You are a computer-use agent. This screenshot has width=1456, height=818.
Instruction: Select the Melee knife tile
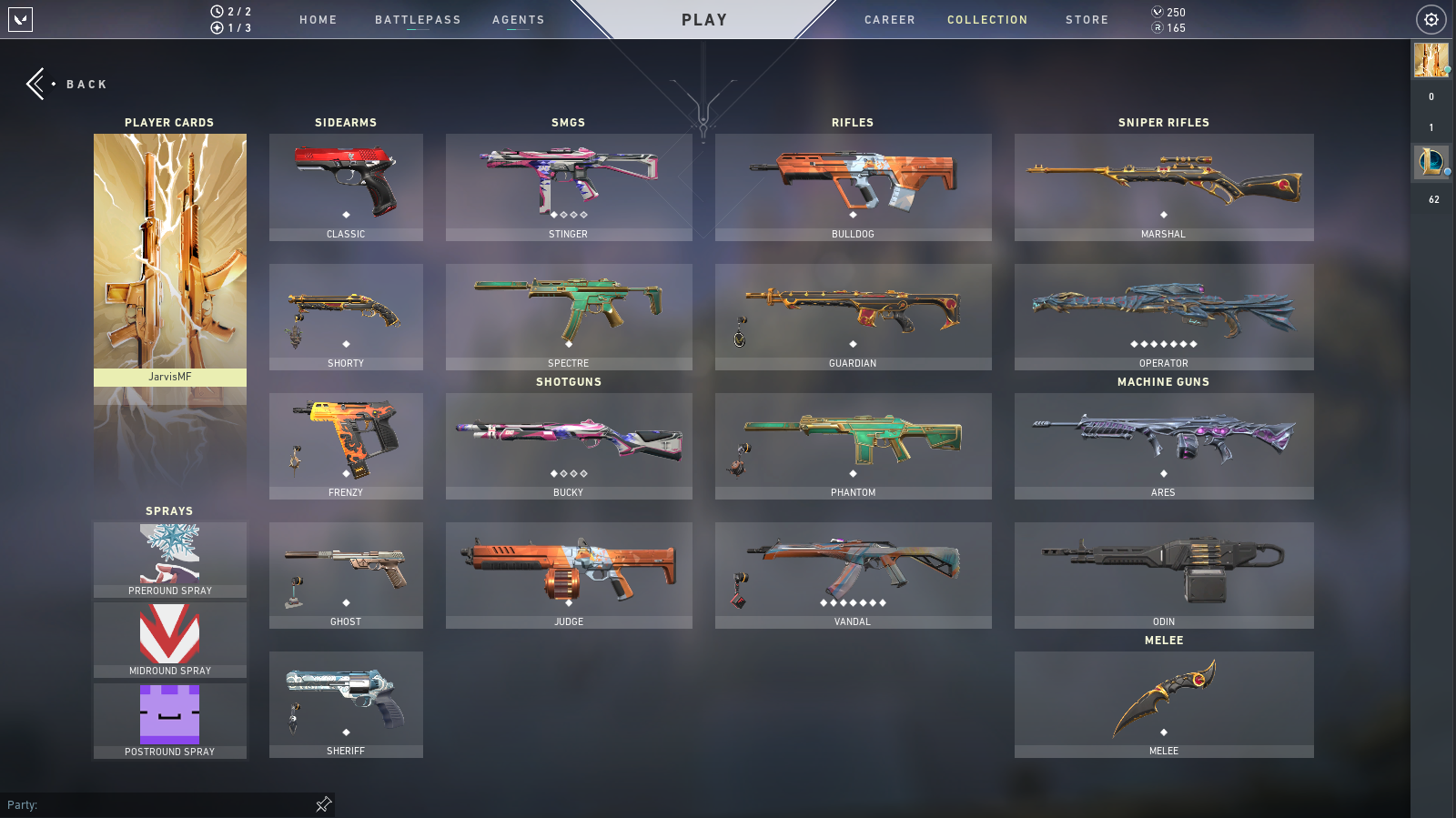coord(1164,703)
